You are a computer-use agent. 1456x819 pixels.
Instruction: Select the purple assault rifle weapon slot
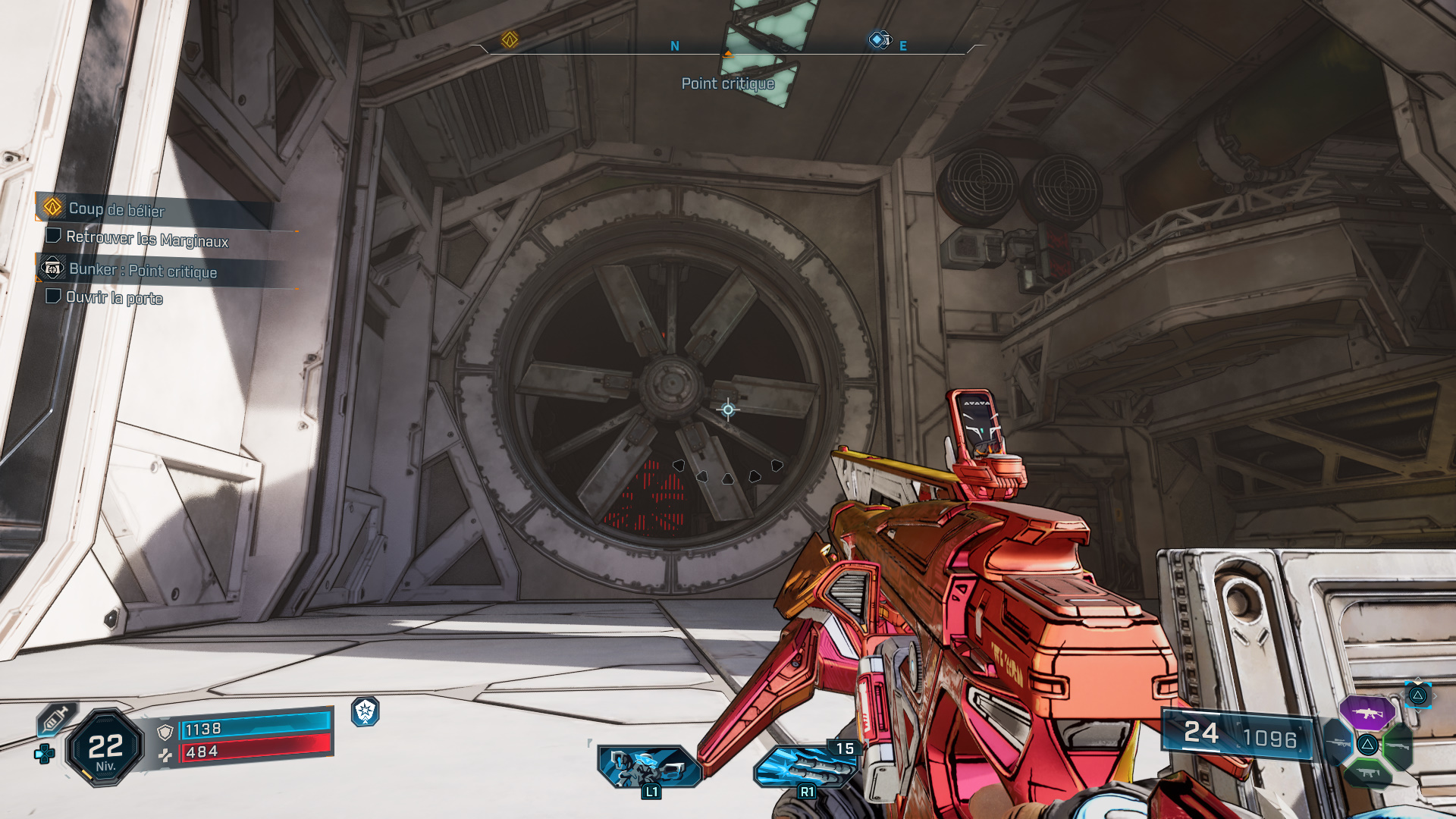pos(1369,714)
